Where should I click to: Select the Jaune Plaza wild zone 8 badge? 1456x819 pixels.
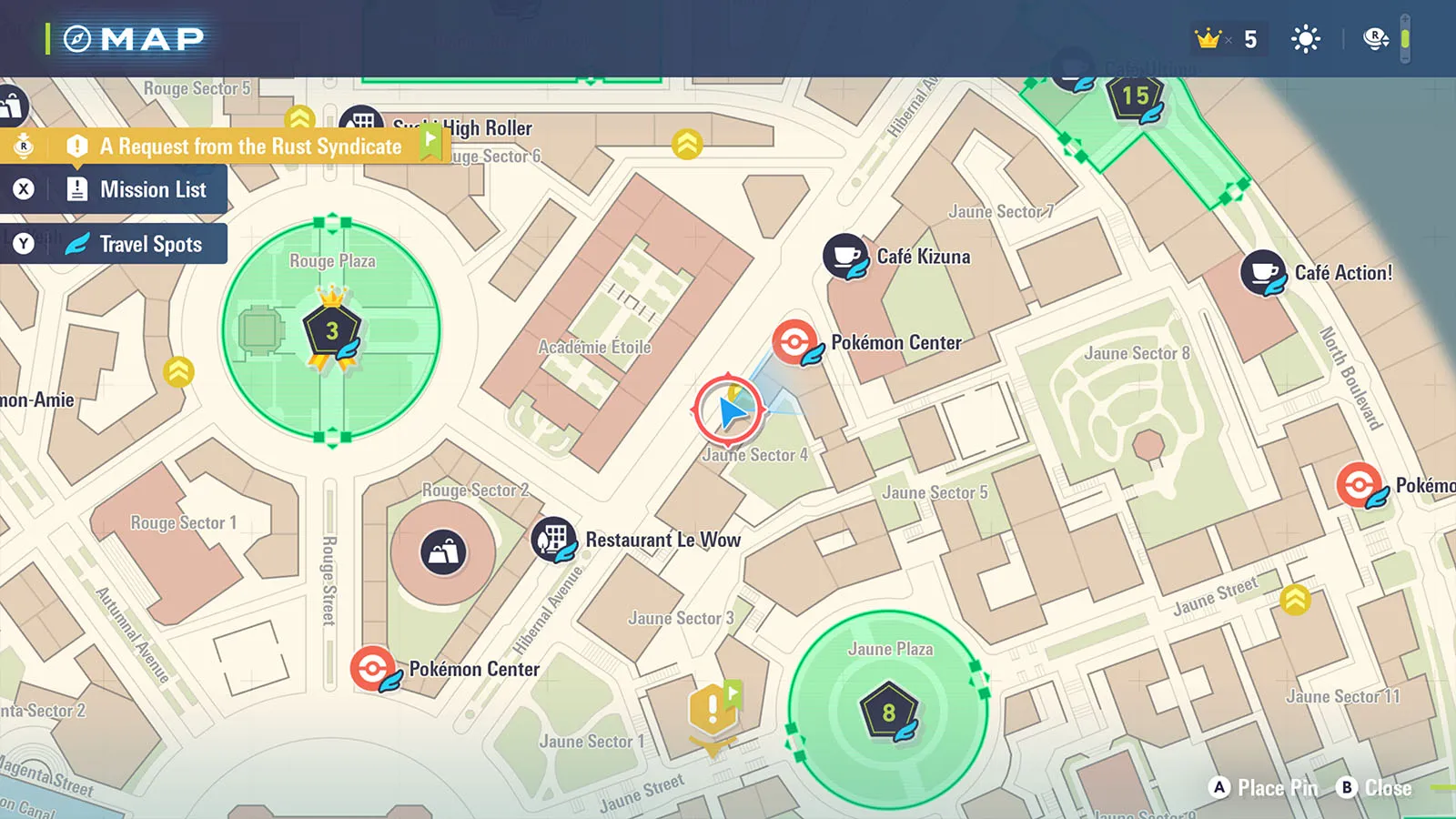tap(888, 712)
